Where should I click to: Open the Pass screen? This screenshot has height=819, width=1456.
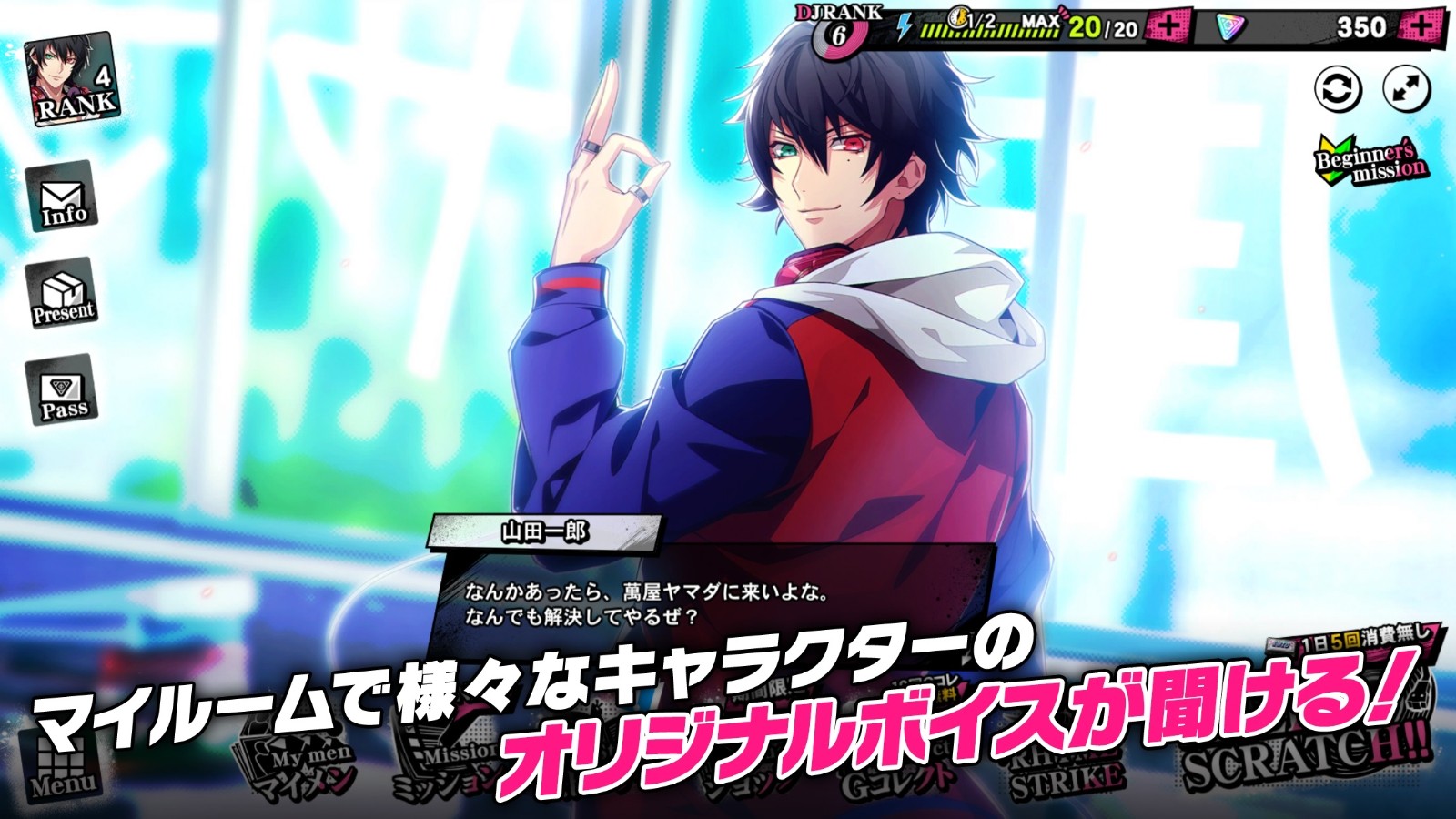pyautogui.click(x=62, y=391)
